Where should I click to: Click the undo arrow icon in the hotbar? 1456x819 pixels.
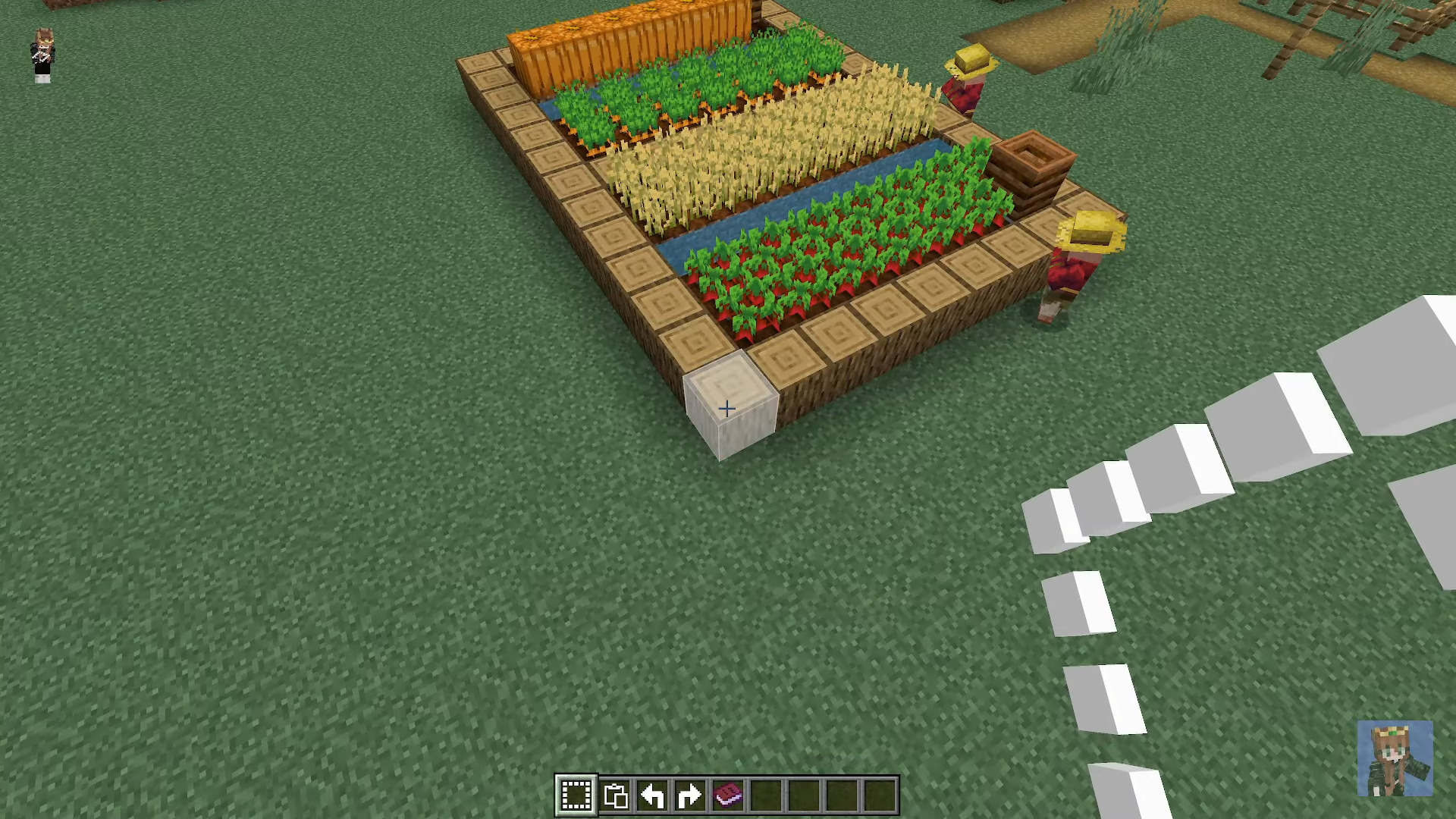653,793
